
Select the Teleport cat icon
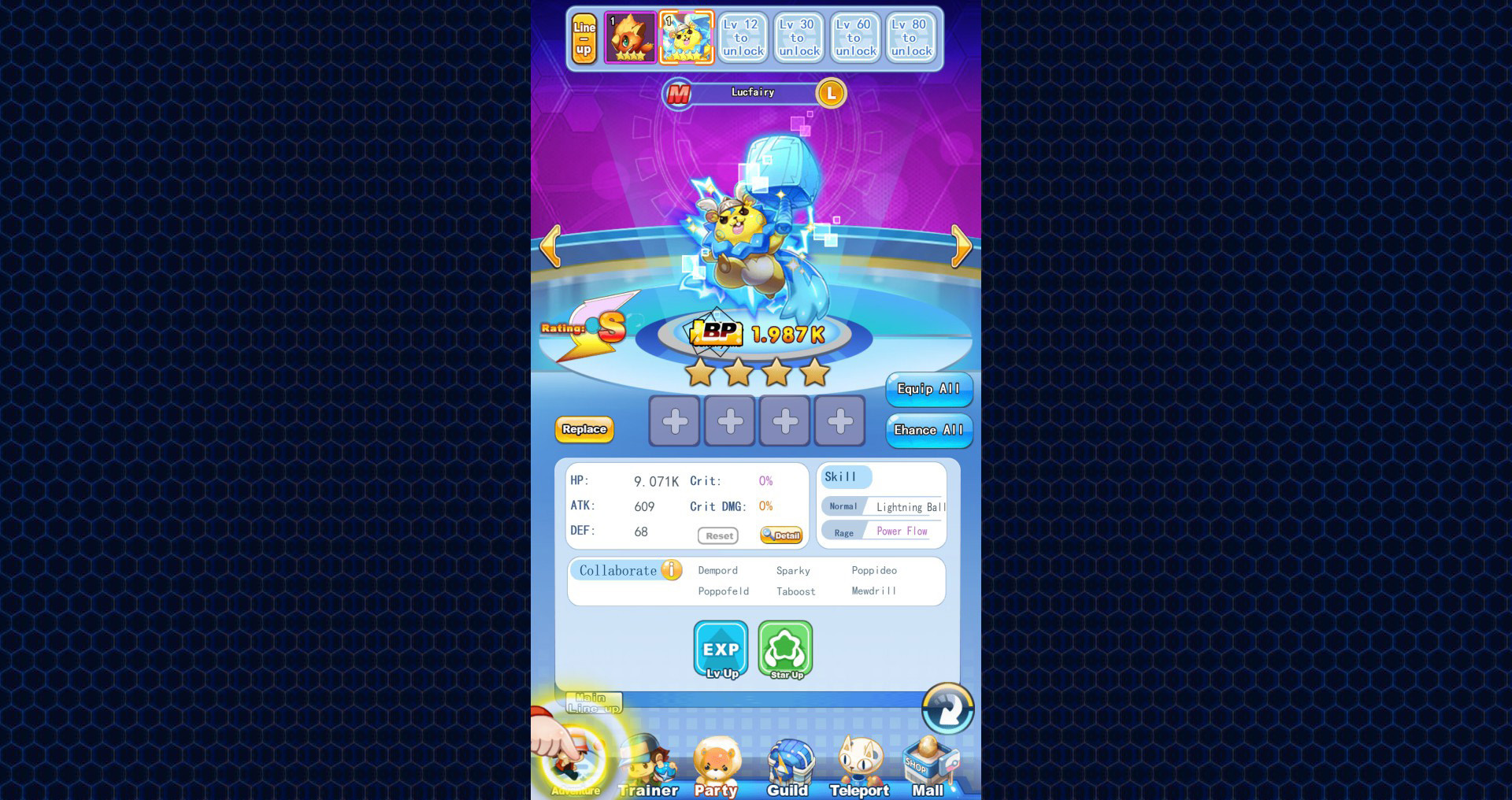click(858, 760)
